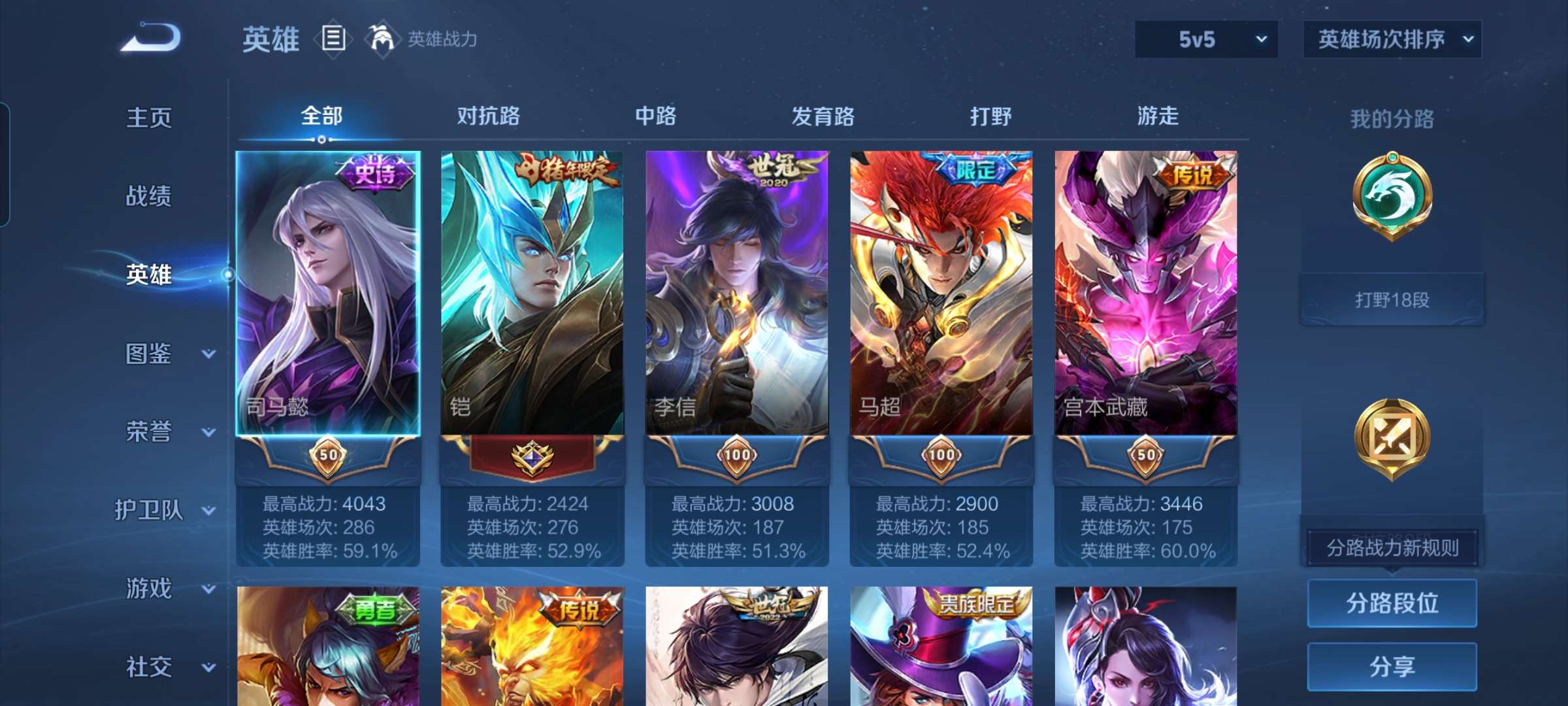Open the hero list detail icon beside 英雄
Viewport: 1568px width, 706px height.
(333, 39)
